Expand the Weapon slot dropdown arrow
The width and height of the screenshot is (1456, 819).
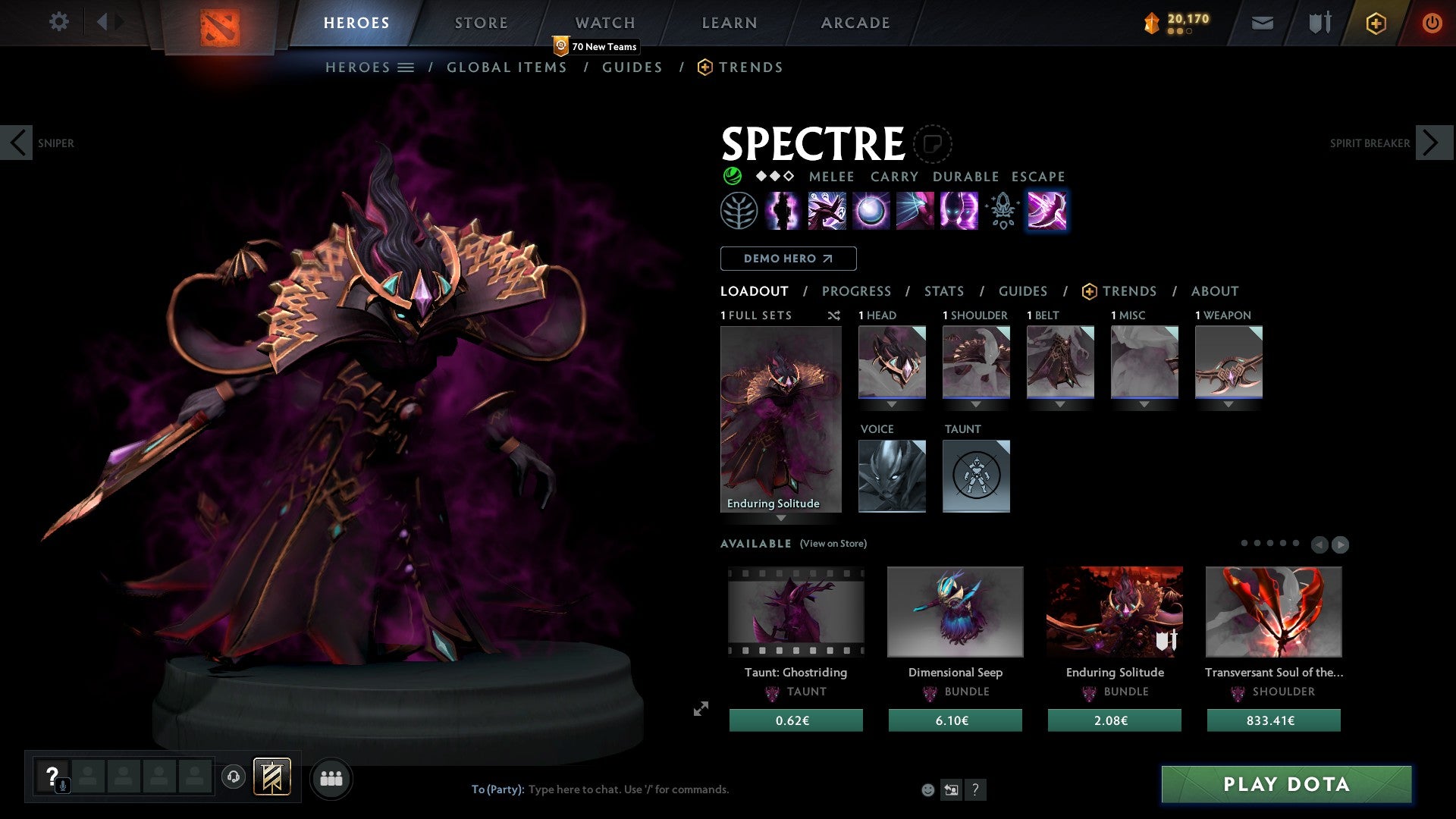pyautogui.click(x=1229, y=405)
